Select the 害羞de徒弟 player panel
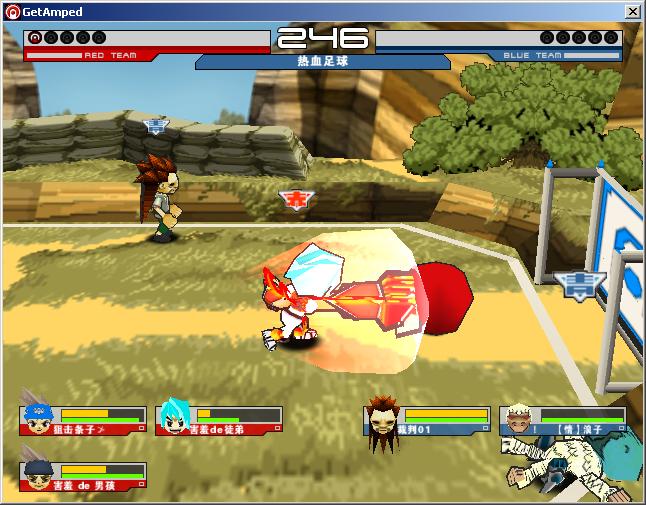This screenshot has width=646, height=505. point(220,420)
